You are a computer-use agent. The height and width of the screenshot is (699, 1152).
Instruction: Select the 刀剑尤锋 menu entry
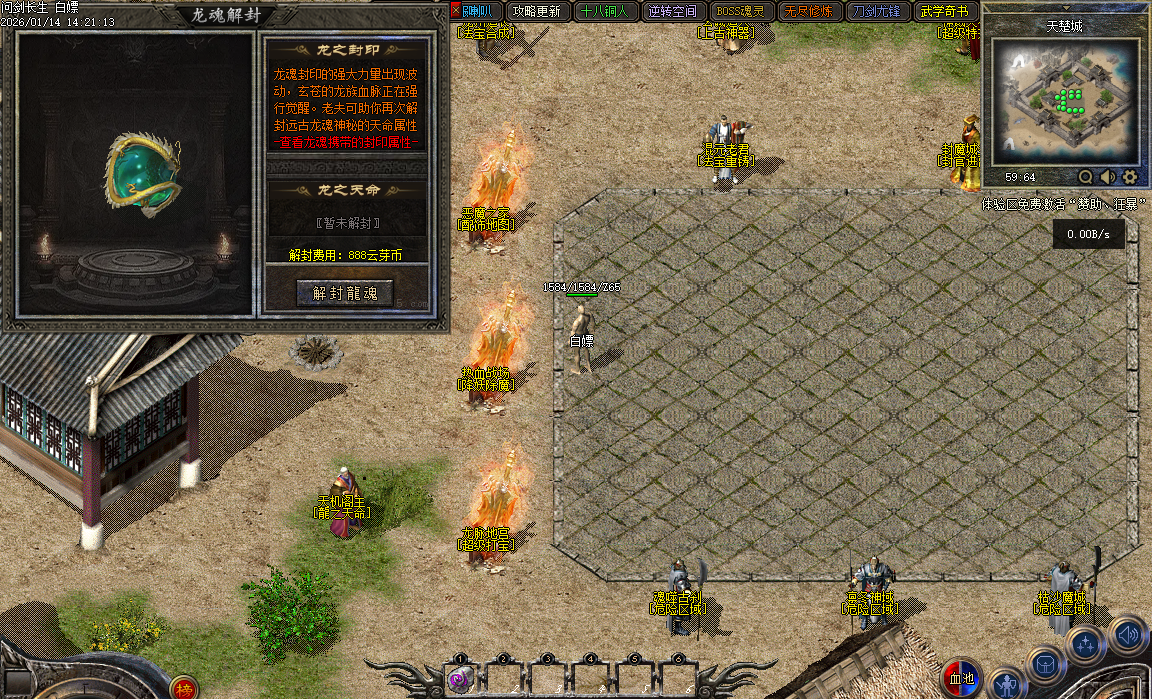pyautogui.click(x=876, y=11)
